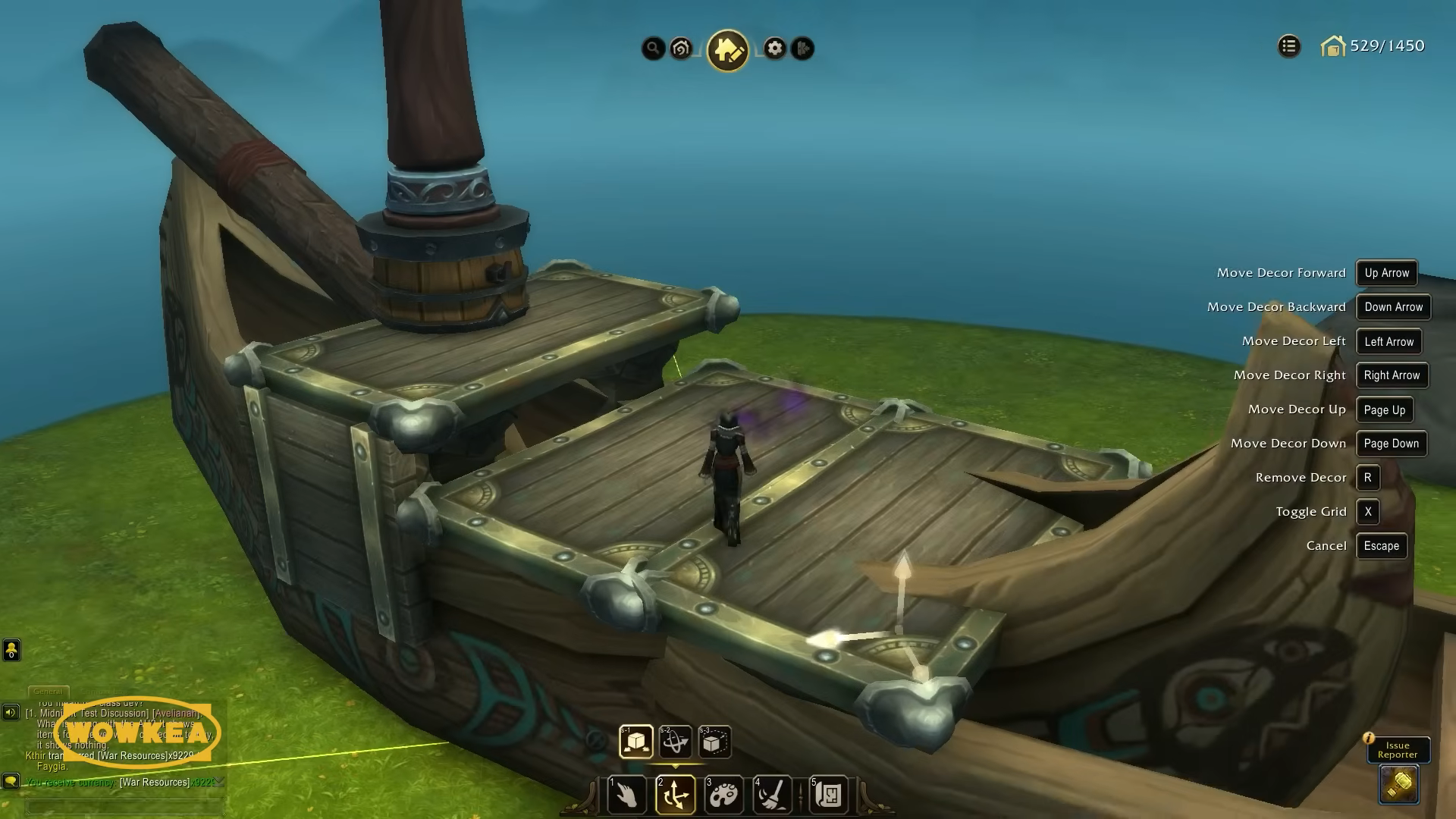
Task: Open the gear settings button
Action: [774, 49]
